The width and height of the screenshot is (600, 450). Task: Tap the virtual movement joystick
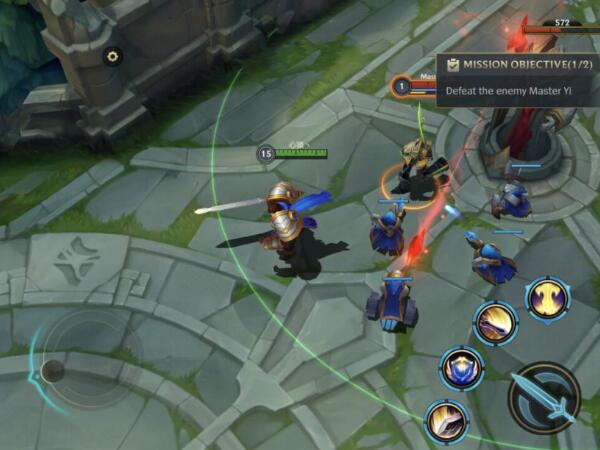click(x=54, y=370)
